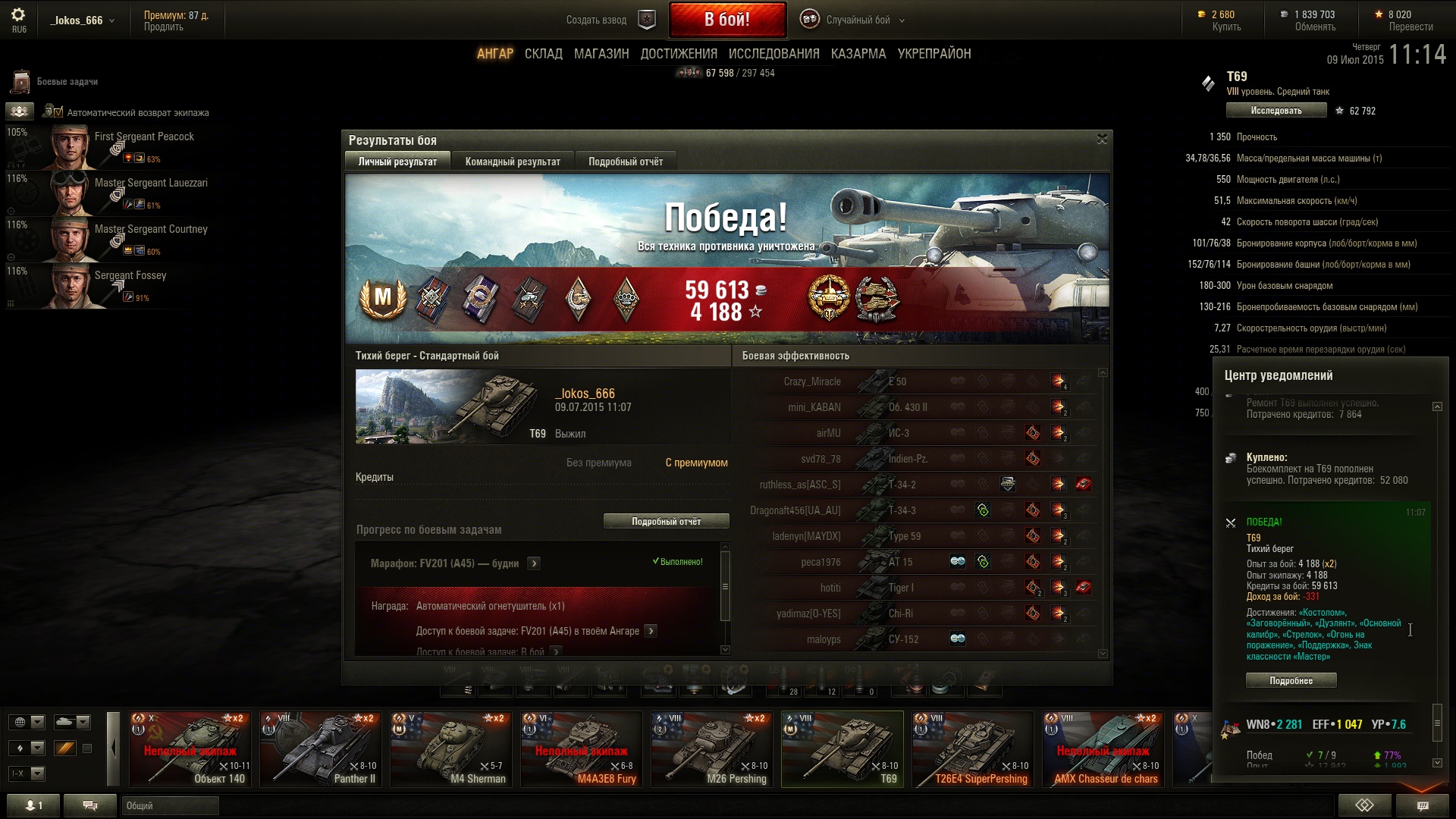
Task: Start battle with the red "В бой!" button
Action: [x=726, y=20]
